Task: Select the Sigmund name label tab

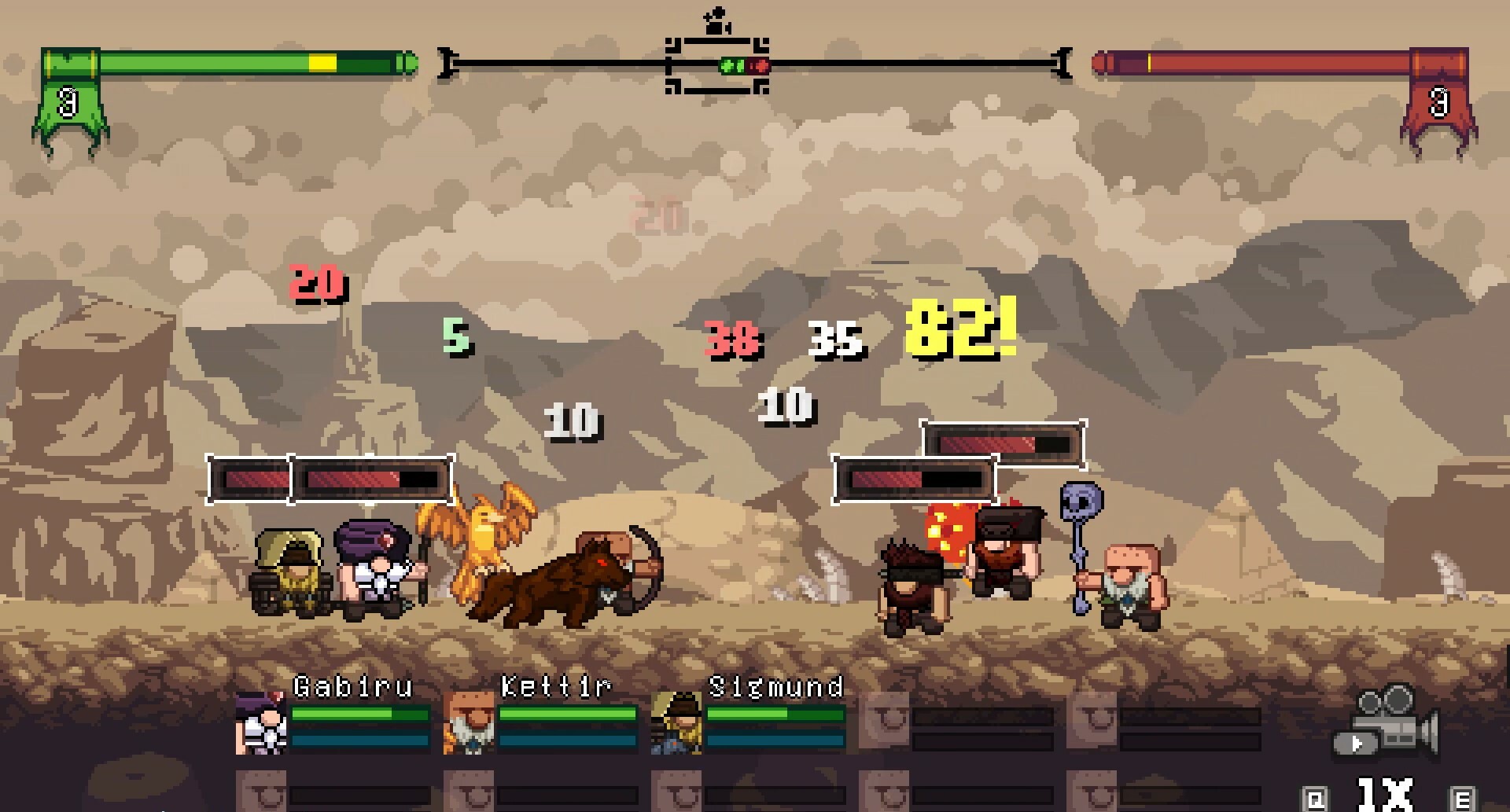Action: [x=775, y=685]
